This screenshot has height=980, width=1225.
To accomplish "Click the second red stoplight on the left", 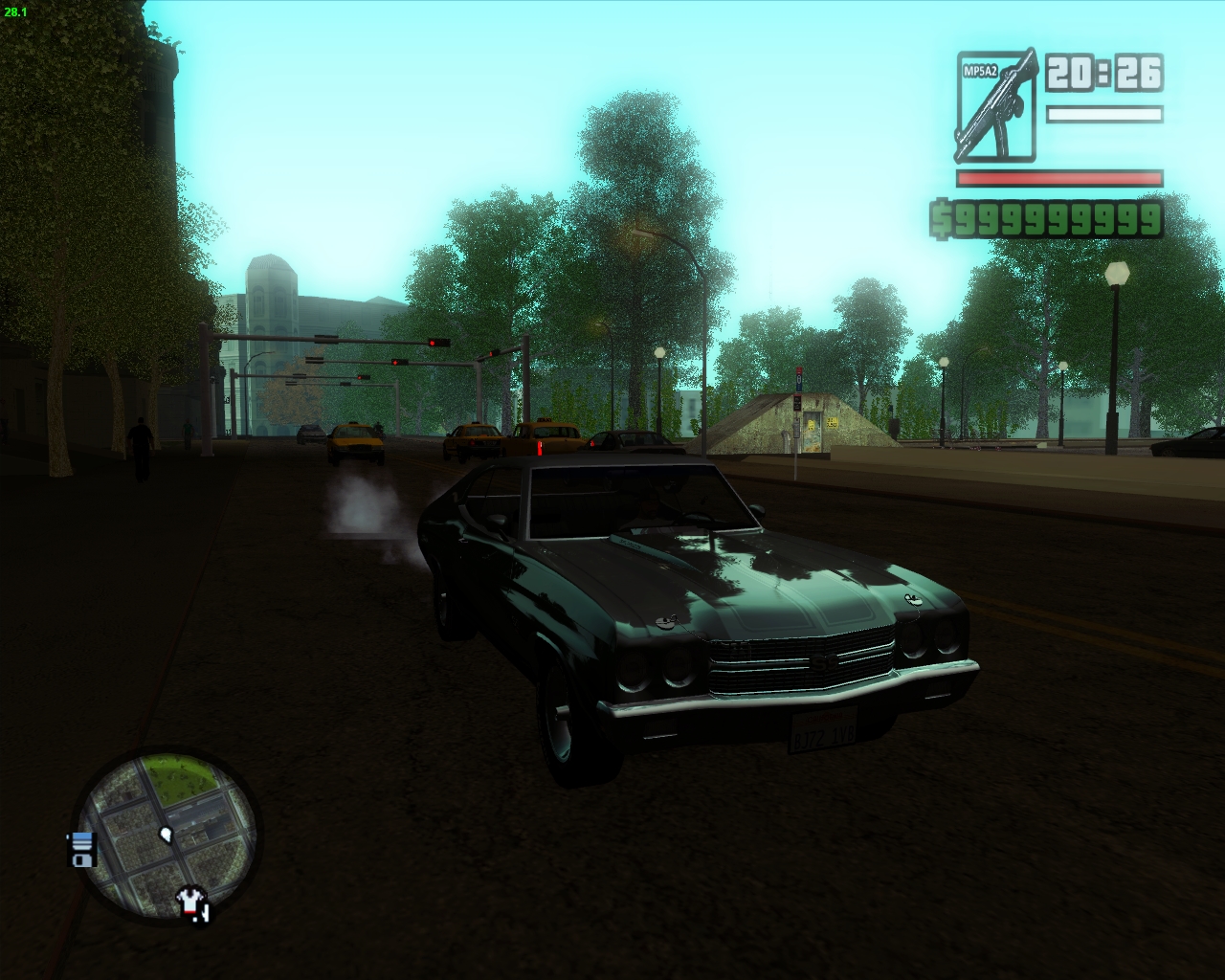I will (x=394, y=362).
